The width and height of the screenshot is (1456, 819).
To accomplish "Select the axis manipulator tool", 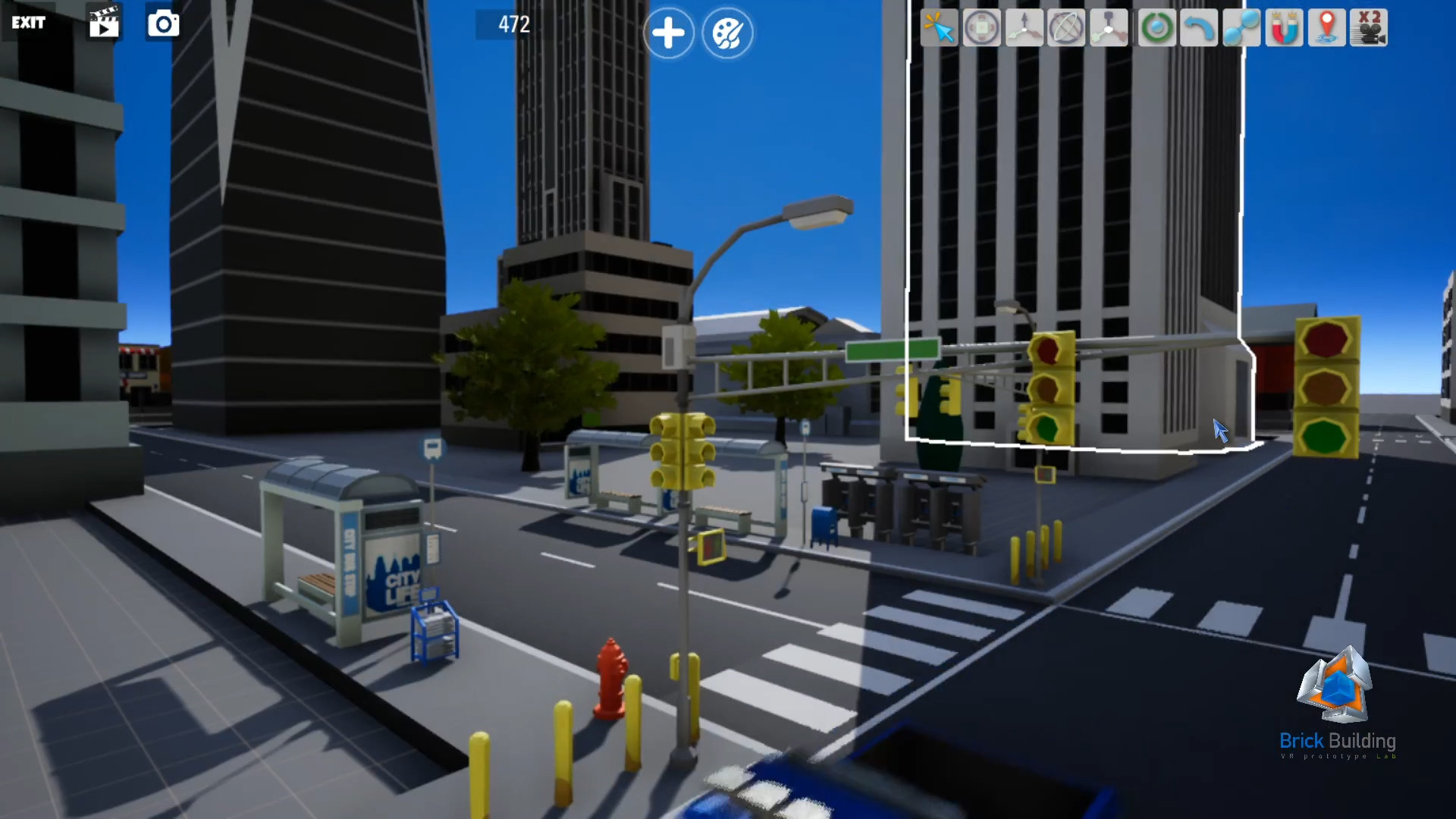I will [1109, 27].
